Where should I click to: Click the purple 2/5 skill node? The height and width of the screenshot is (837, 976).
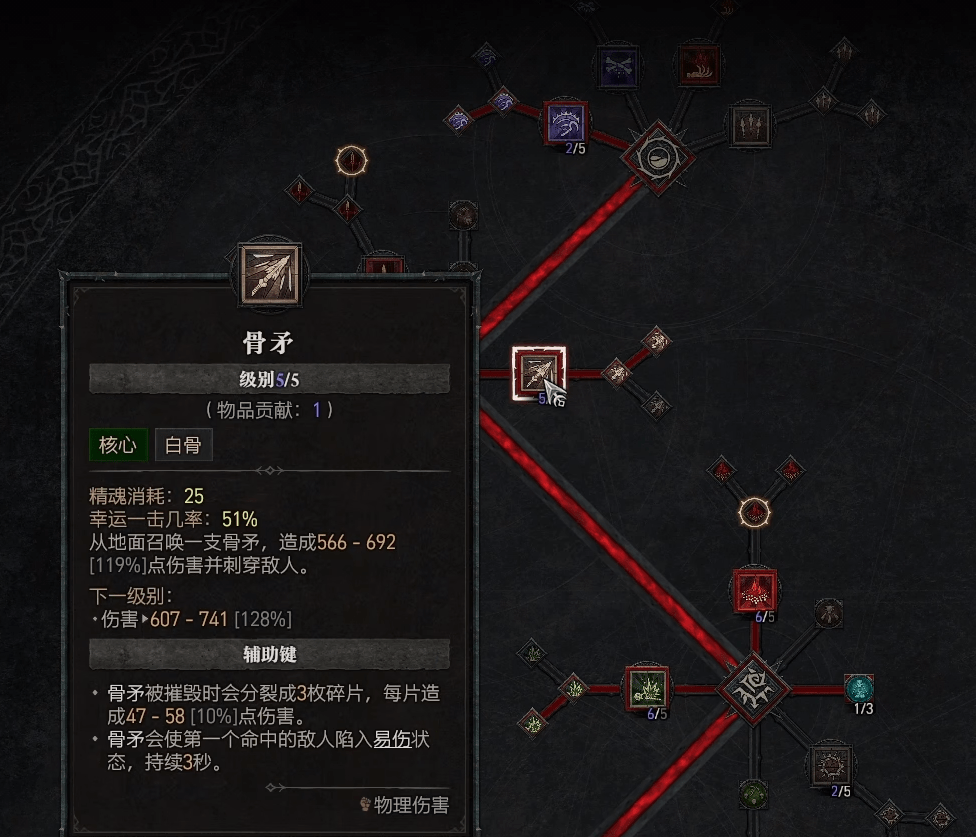pos(567,122)
